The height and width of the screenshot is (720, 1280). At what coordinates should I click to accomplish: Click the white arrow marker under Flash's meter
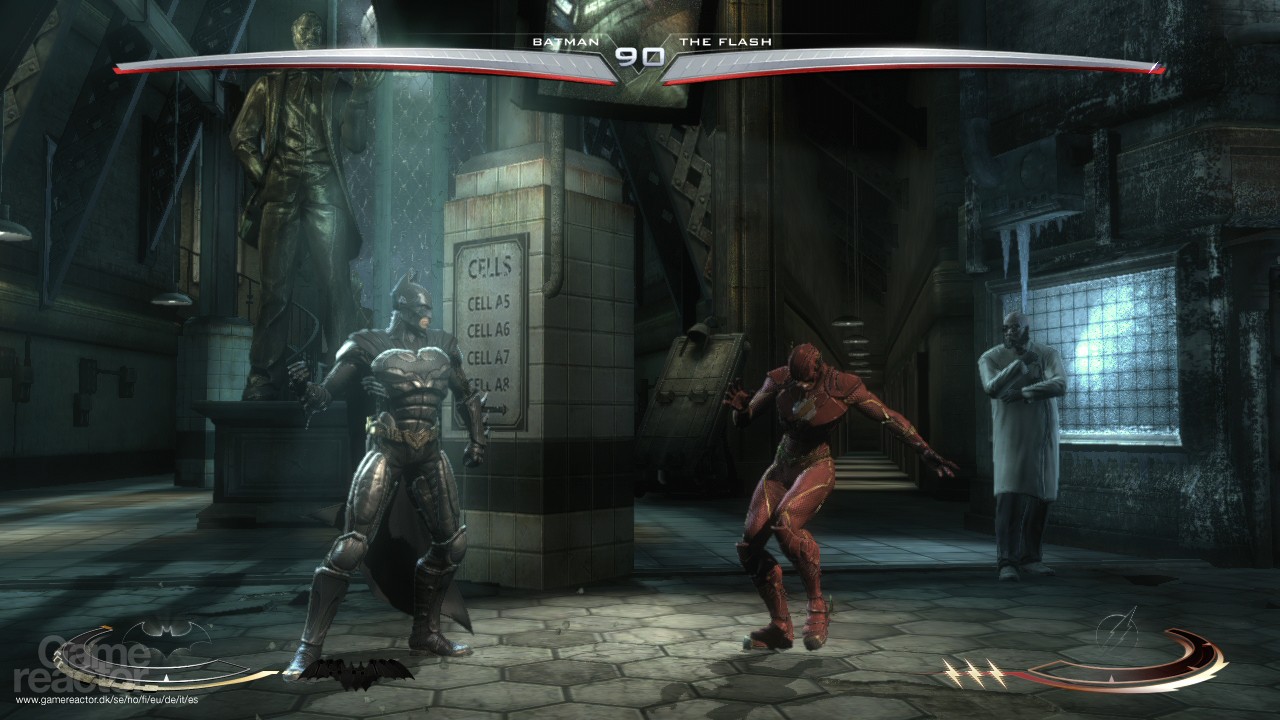(1111, 677)
